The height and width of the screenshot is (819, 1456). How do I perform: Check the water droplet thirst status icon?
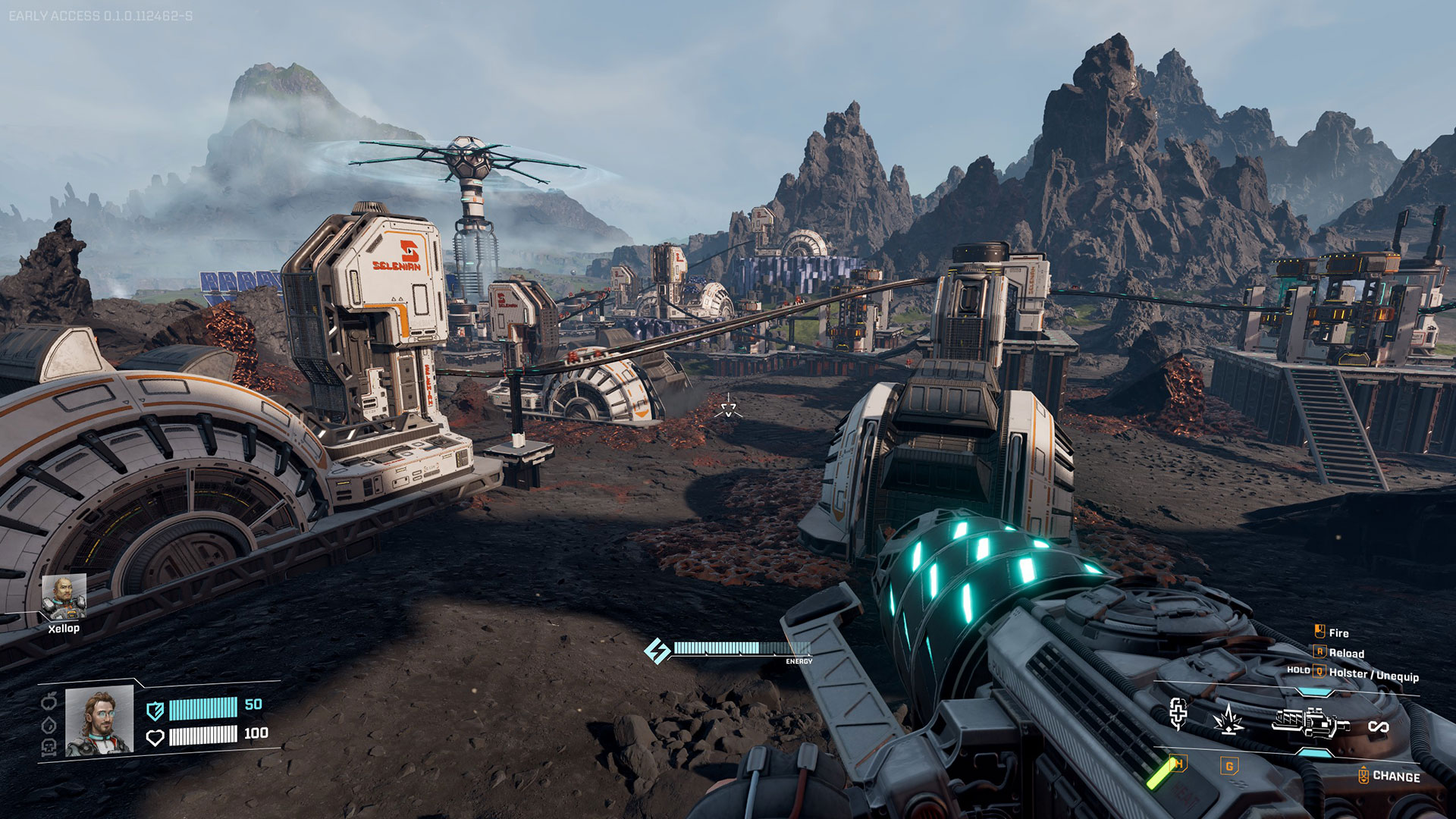49,725
